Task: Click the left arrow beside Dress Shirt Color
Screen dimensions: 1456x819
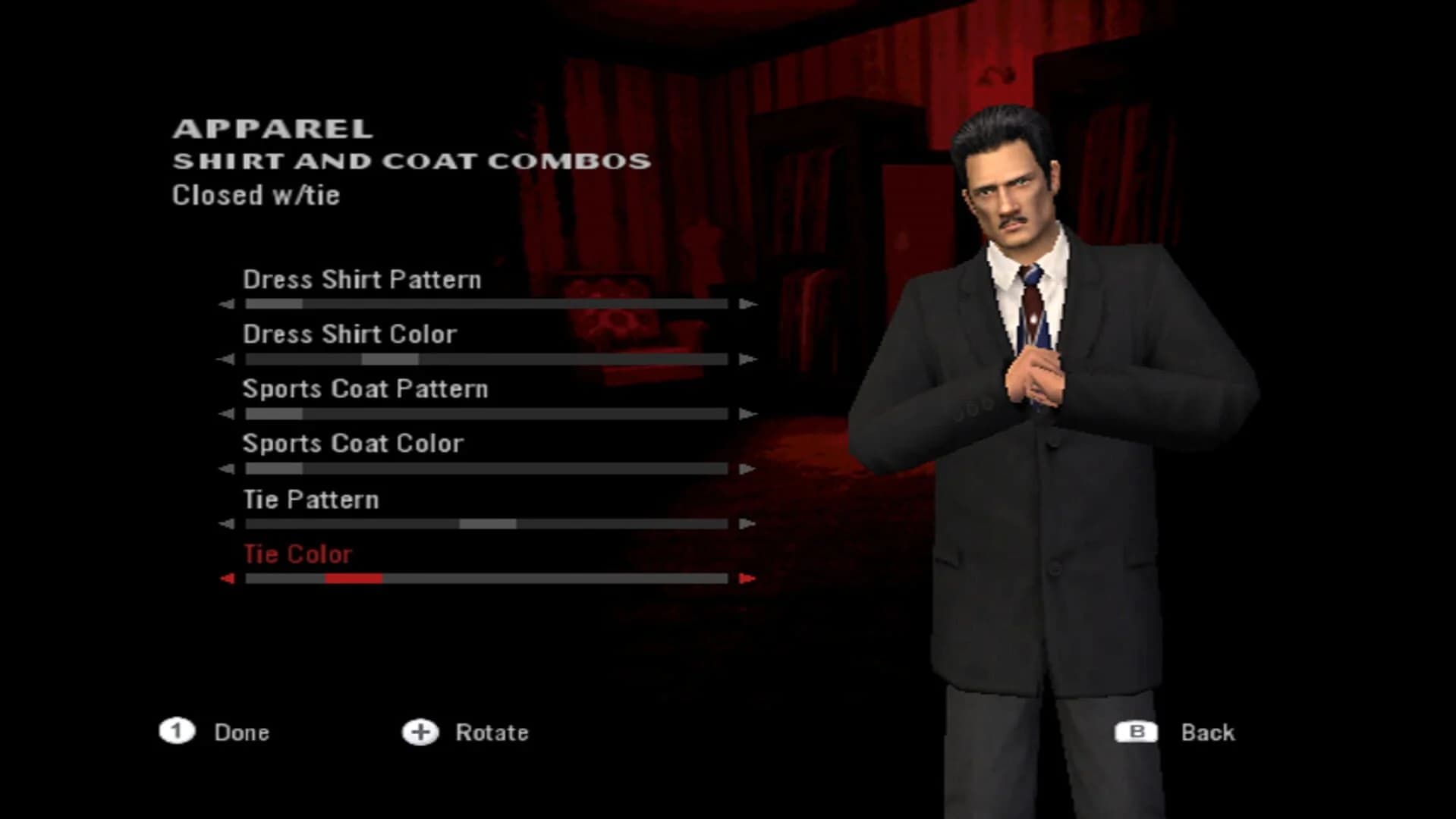Action: click(225, 358)
